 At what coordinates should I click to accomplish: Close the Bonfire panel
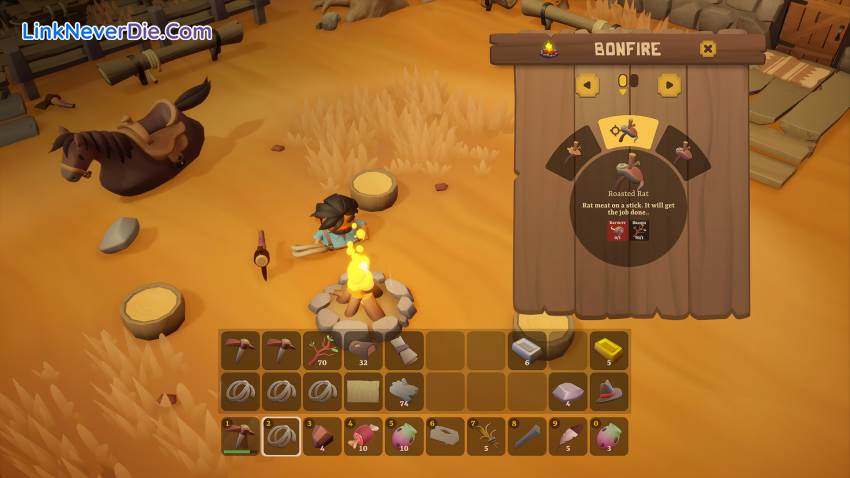click(x=708, y=49)
